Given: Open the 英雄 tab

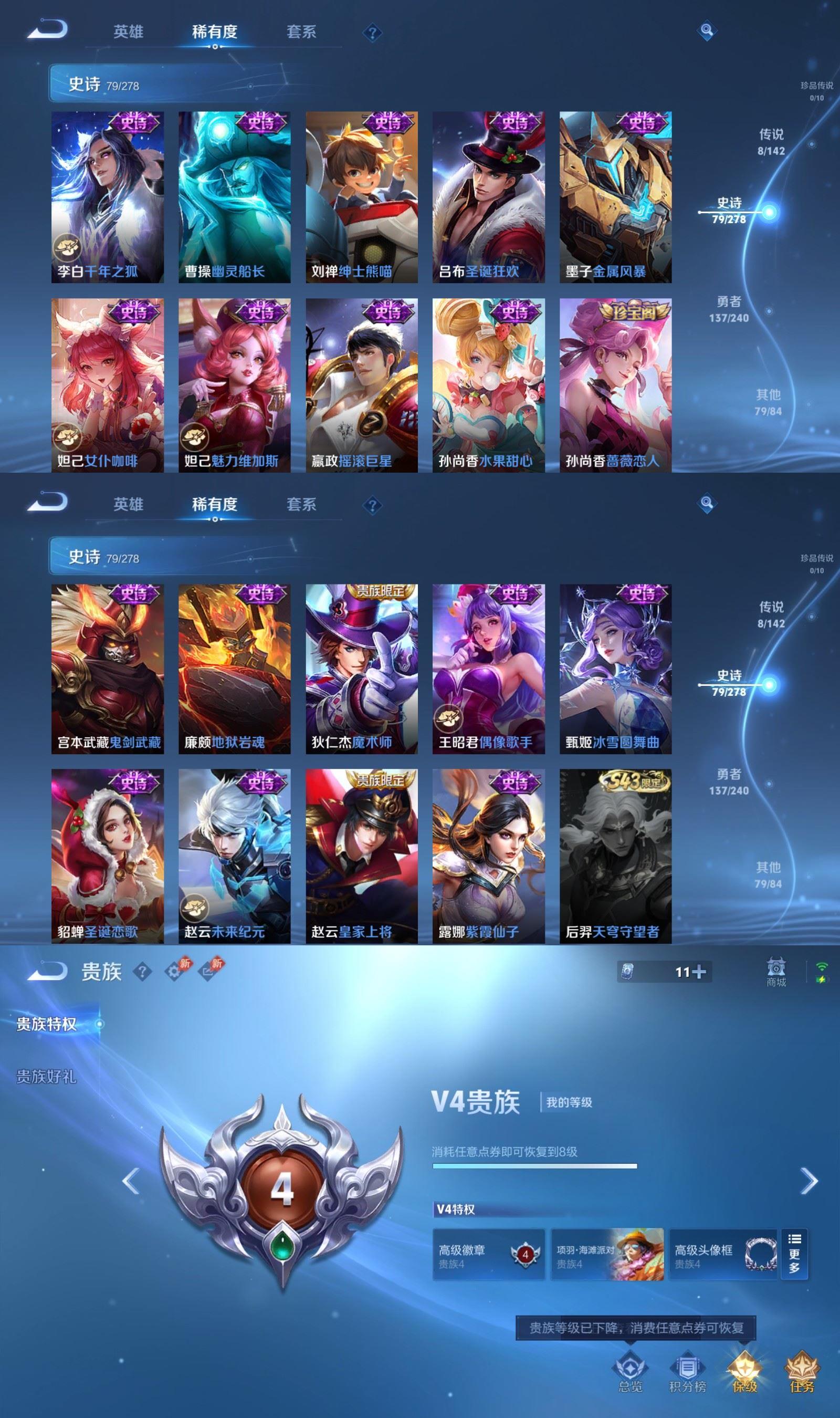Looking at the screenshot, I should coord(130,31).
